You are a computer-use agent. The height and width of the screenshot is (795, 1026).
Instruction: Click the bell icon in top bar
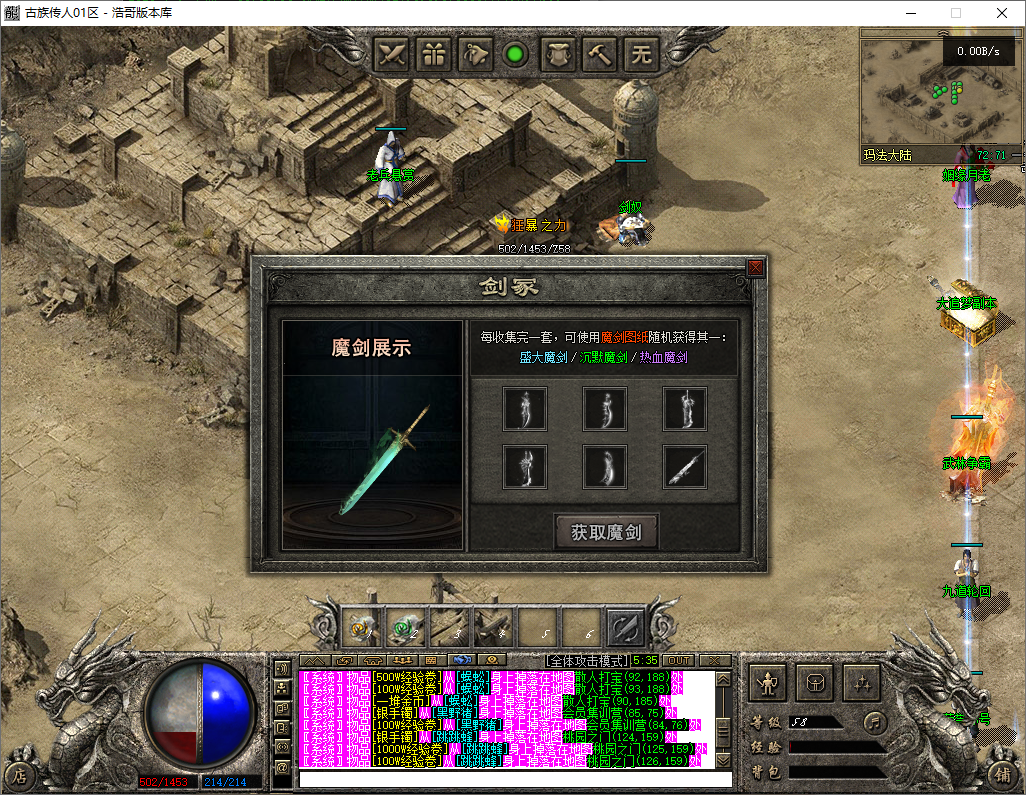tap(476, 54)
